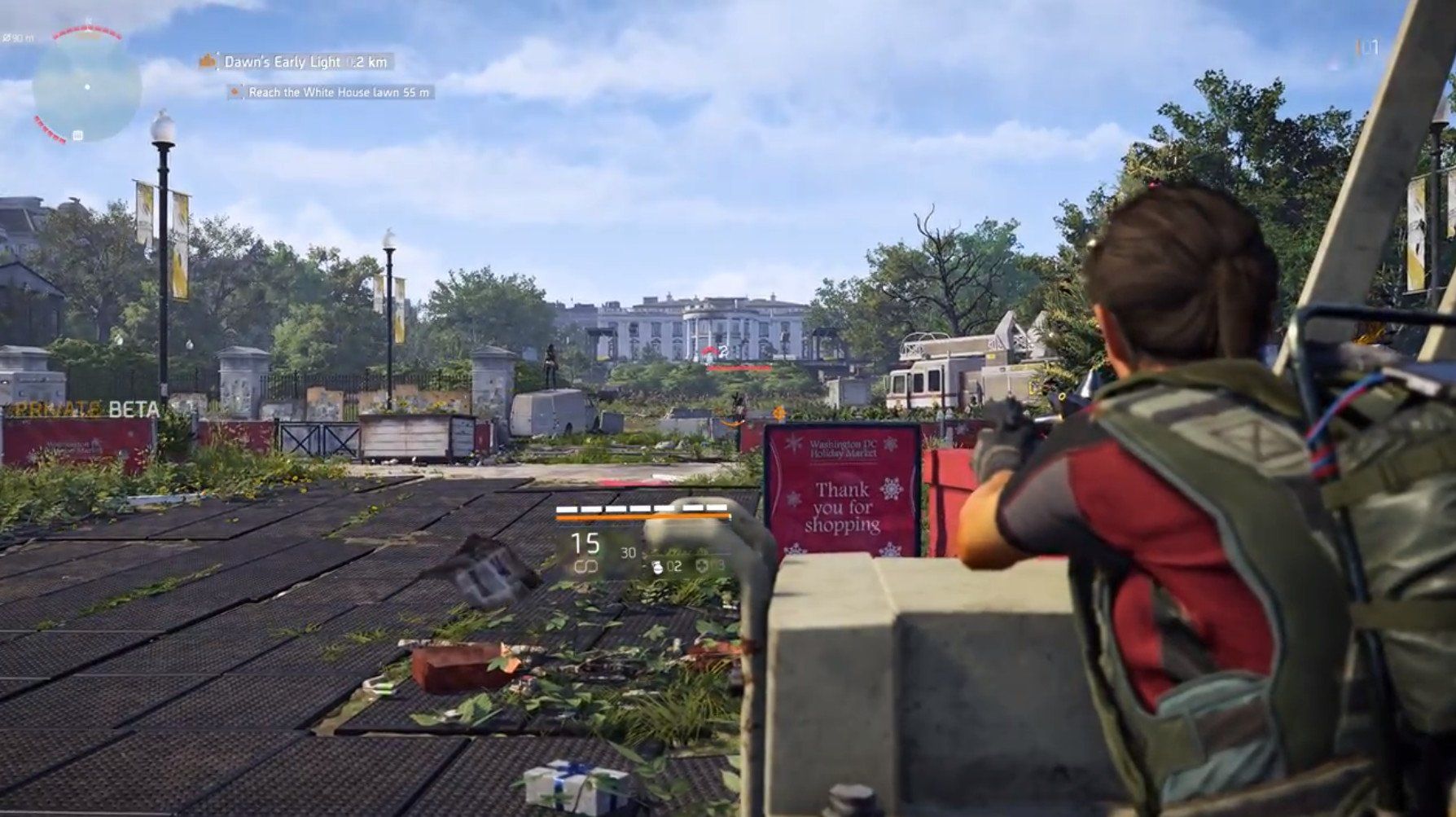The image size is (1456, 817).
Task: Select the orange loot pickup icon near the sign
Action: tap(733, 424)
